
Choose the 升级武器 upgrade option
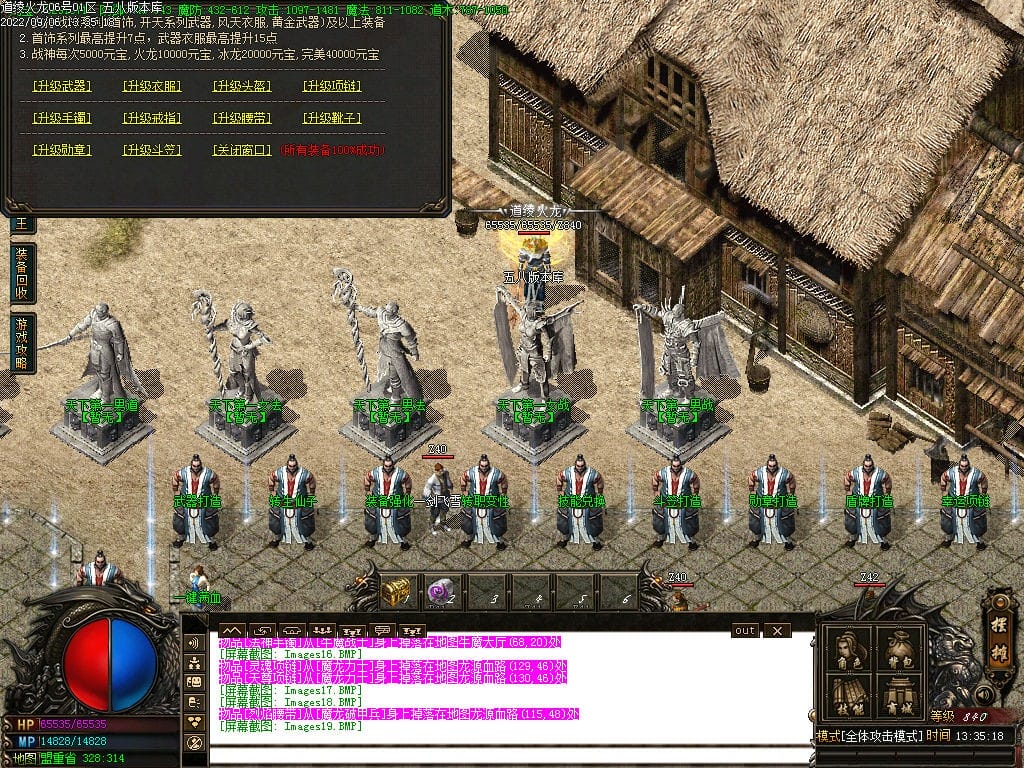coord(62,86)
